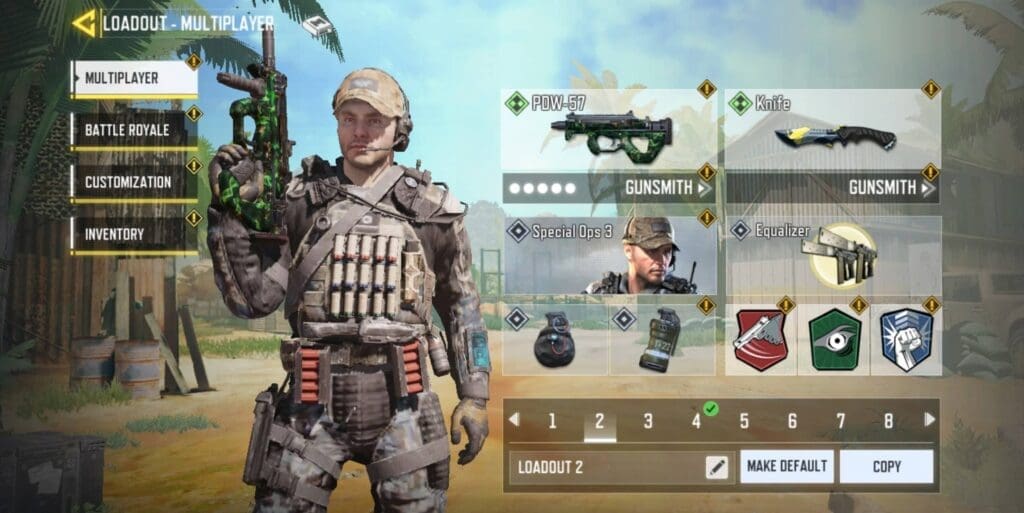
Task: Edit the Loadout 2 name with pencil icon
Action: [717, 466]
